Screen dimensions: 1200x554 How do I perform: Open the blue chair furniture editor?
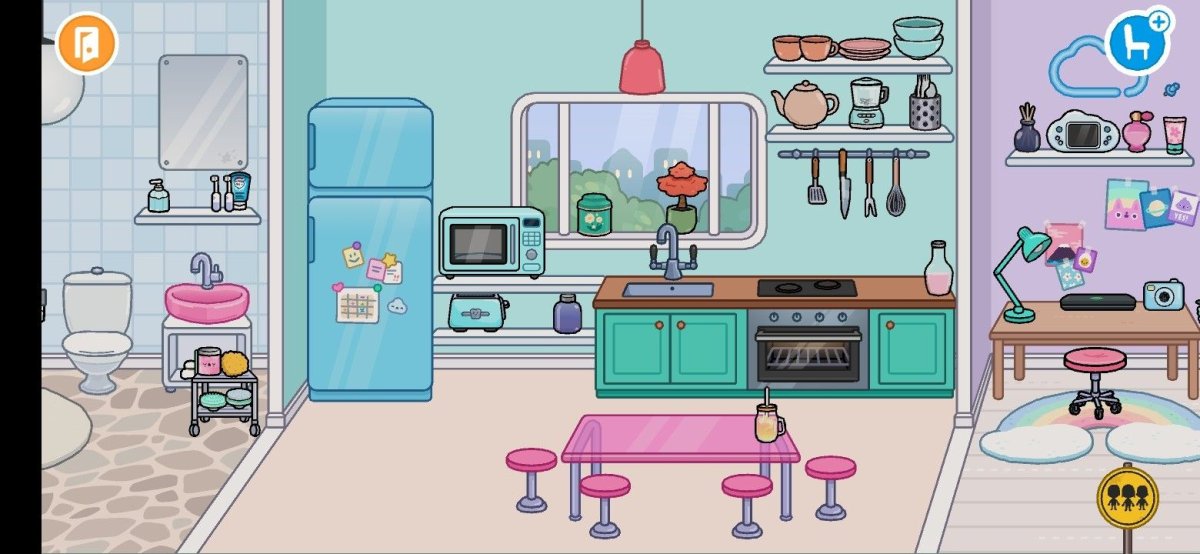point(1137,44)
